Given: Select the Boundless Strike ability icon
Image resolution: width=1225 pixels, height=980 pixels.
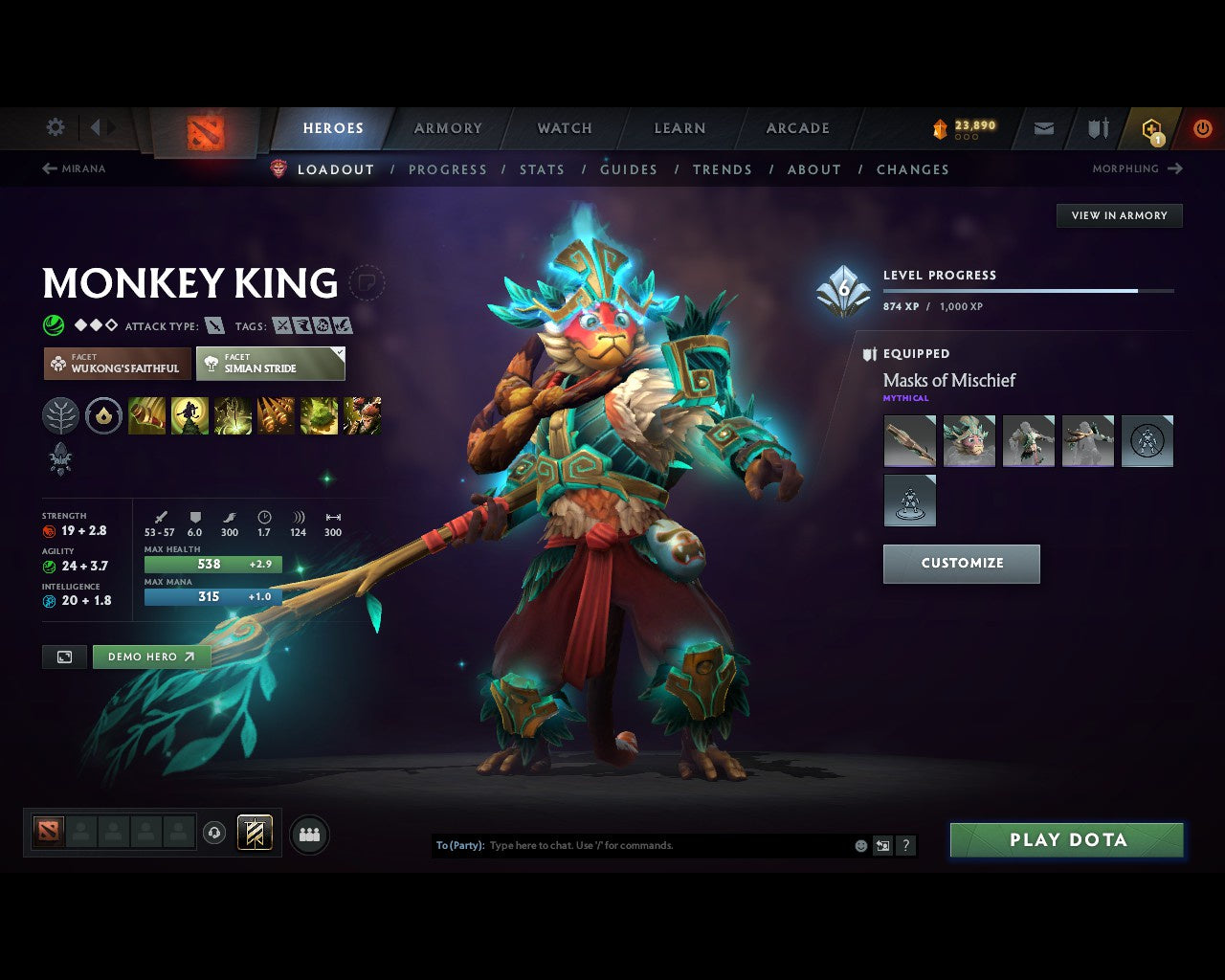Looking at the screenshot, I should click(147, 415).
